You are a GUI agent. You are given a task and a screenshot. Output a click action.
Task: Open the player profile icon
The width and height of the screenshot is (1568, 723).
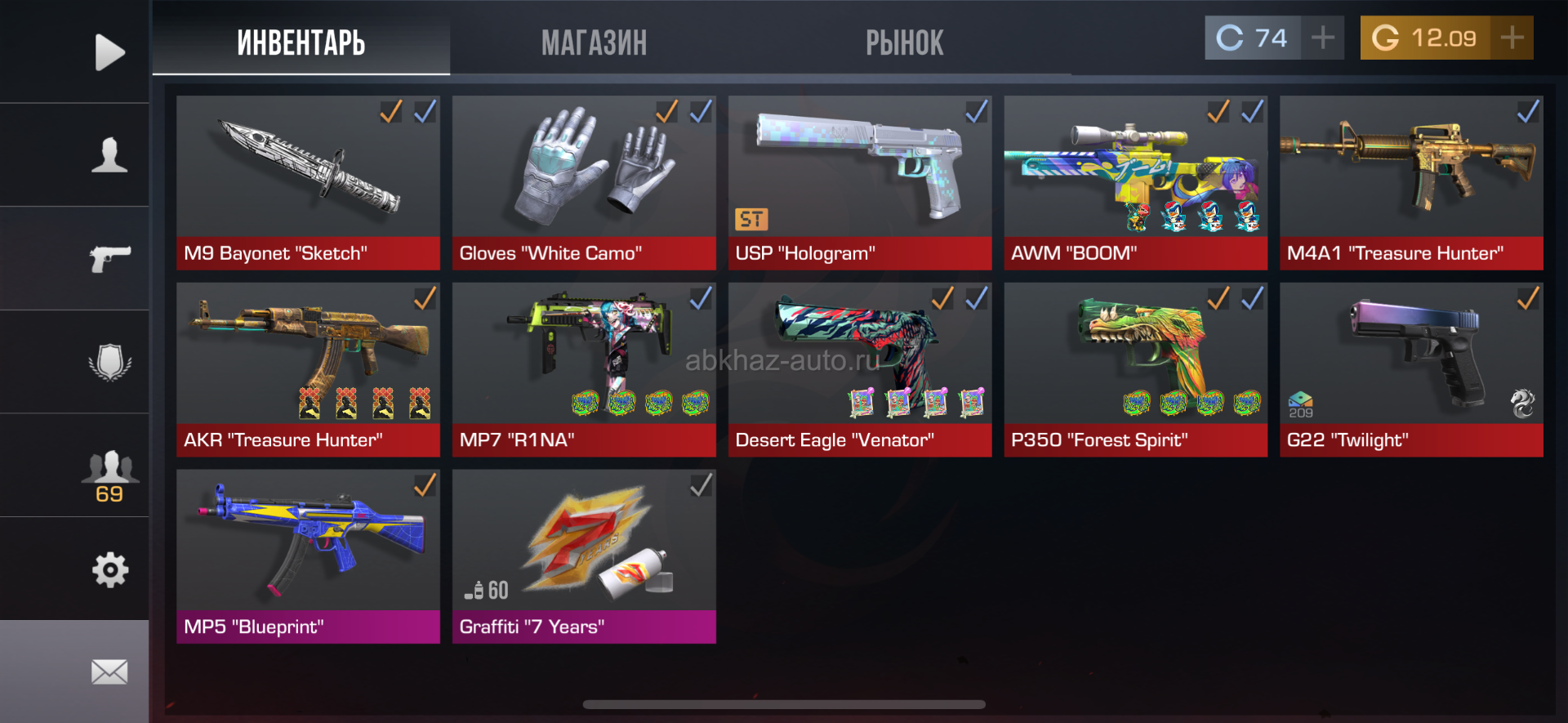click(109, 155)
